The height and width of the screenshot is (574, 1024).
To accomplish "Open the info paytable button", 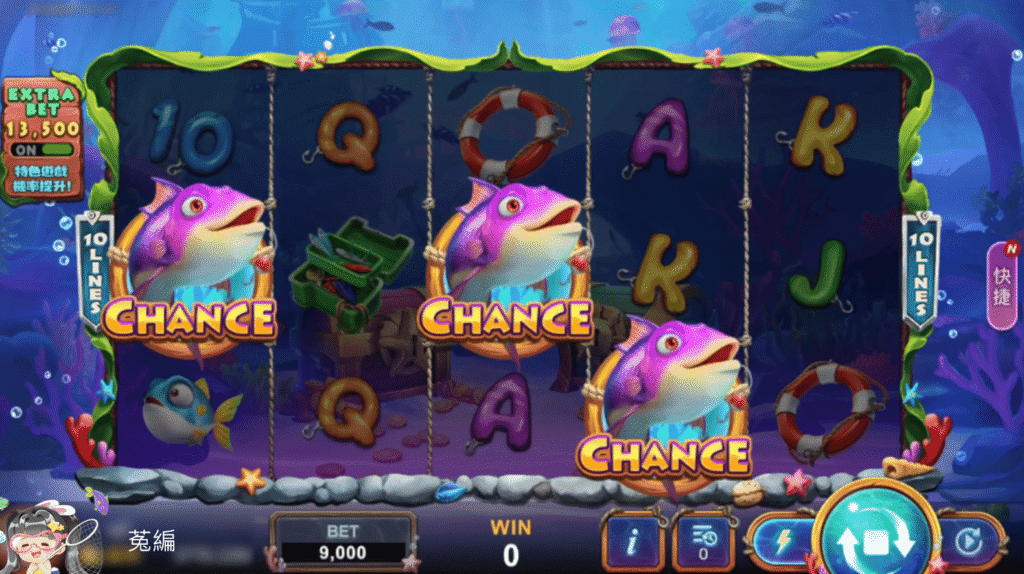I will [631, 543].
